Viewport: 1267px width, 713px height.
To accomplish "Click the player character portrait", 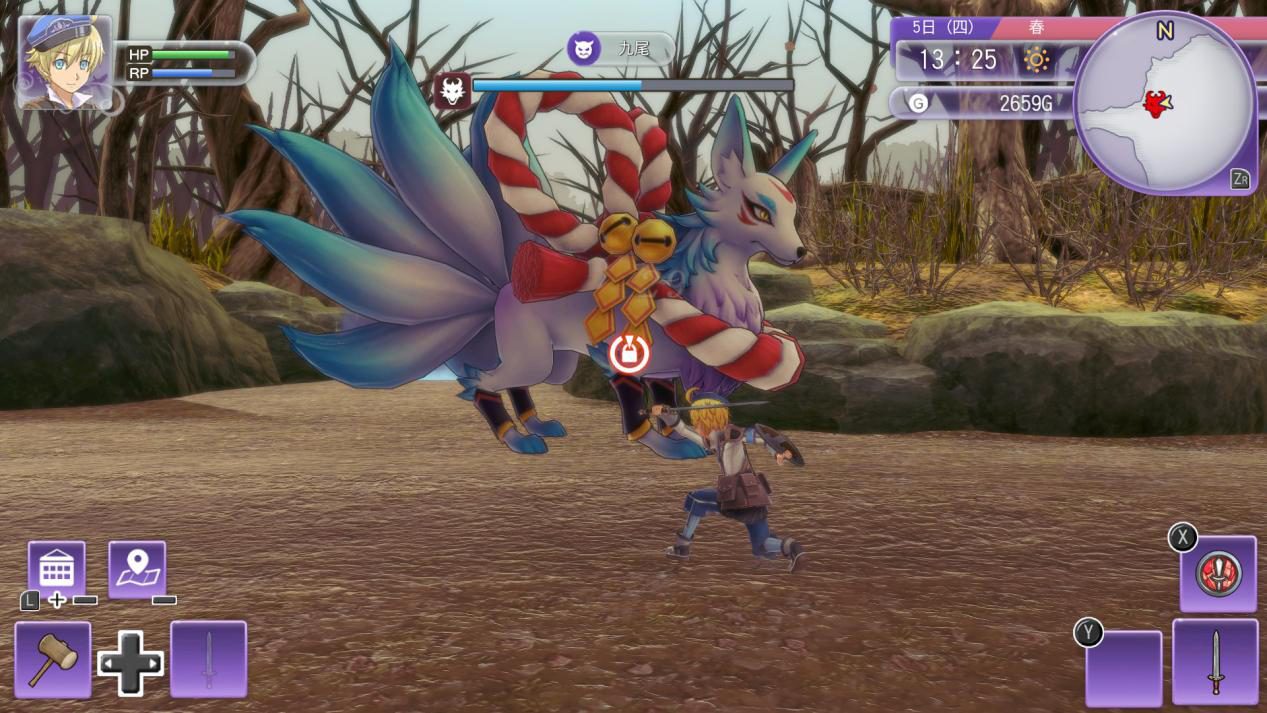I will [x=64, y=62].
